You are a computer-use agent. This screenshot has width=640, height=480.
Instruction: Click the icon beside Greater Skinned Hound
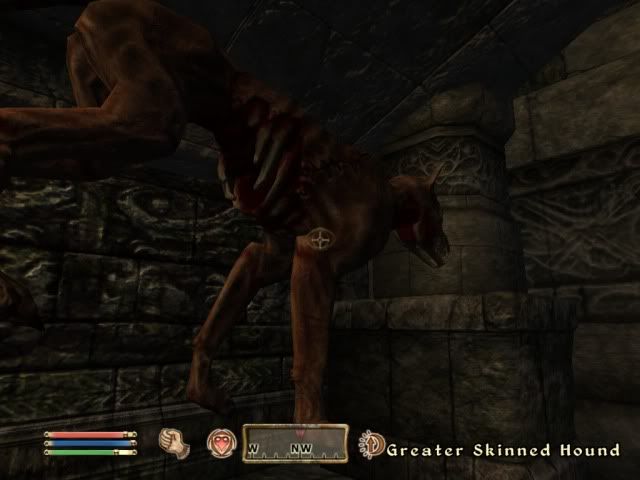tap(373, 445)
